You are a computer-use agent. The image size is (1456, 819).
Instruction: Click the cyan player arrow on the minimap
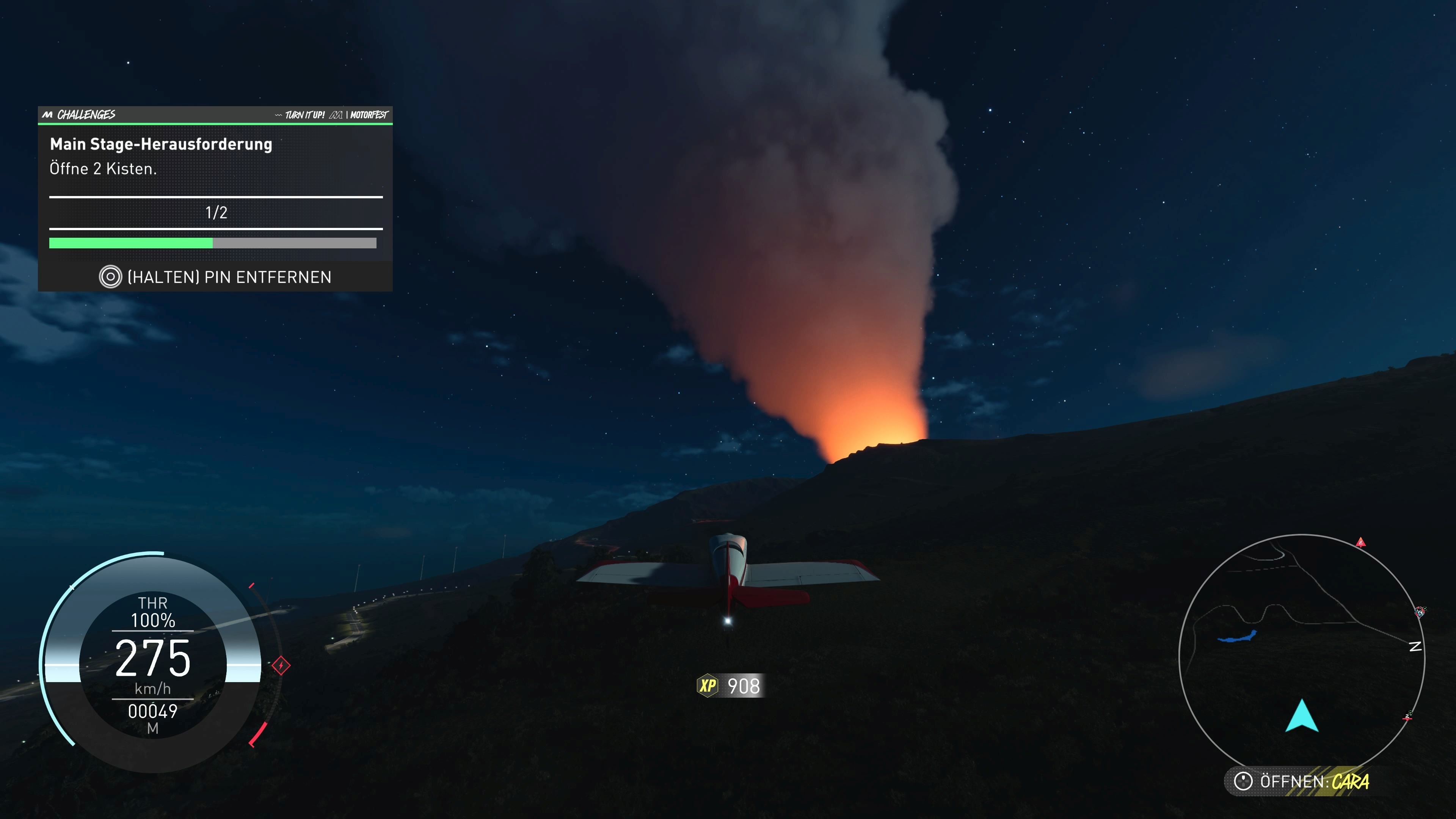(x=1302, y=716)
